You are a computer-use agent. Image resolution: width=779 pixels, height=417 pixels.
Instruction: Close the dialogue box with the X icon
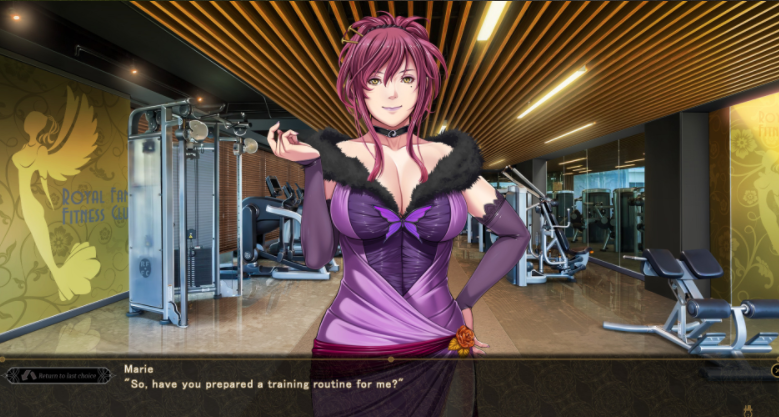pos(775,371)
